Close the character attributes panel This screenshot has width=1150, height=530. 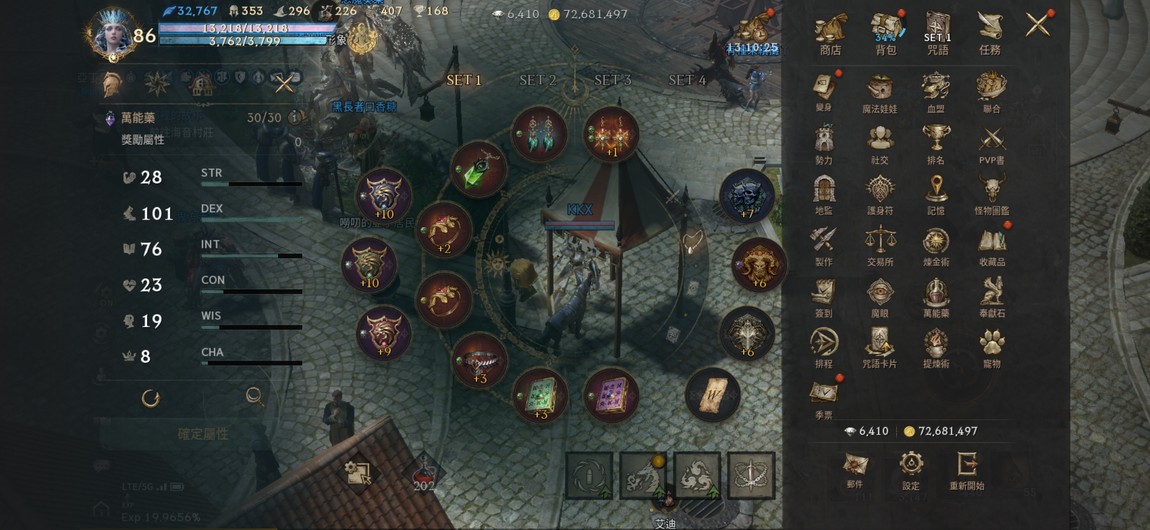point(285,84)
